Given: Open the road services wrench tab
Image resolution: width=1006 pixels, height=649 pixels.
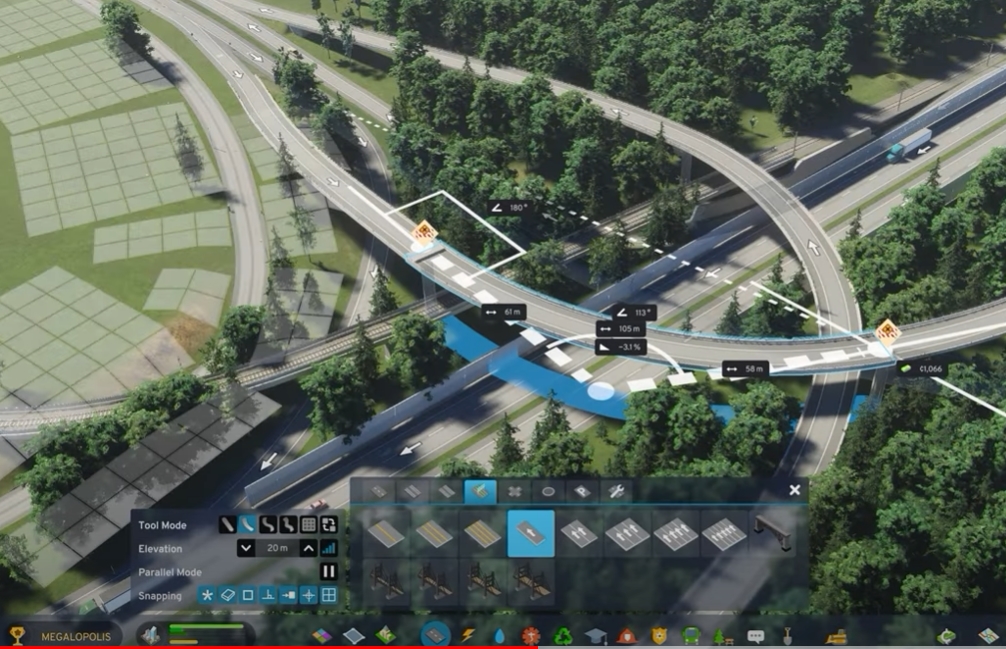Looking at the screenshot, I should coord(617,491).
